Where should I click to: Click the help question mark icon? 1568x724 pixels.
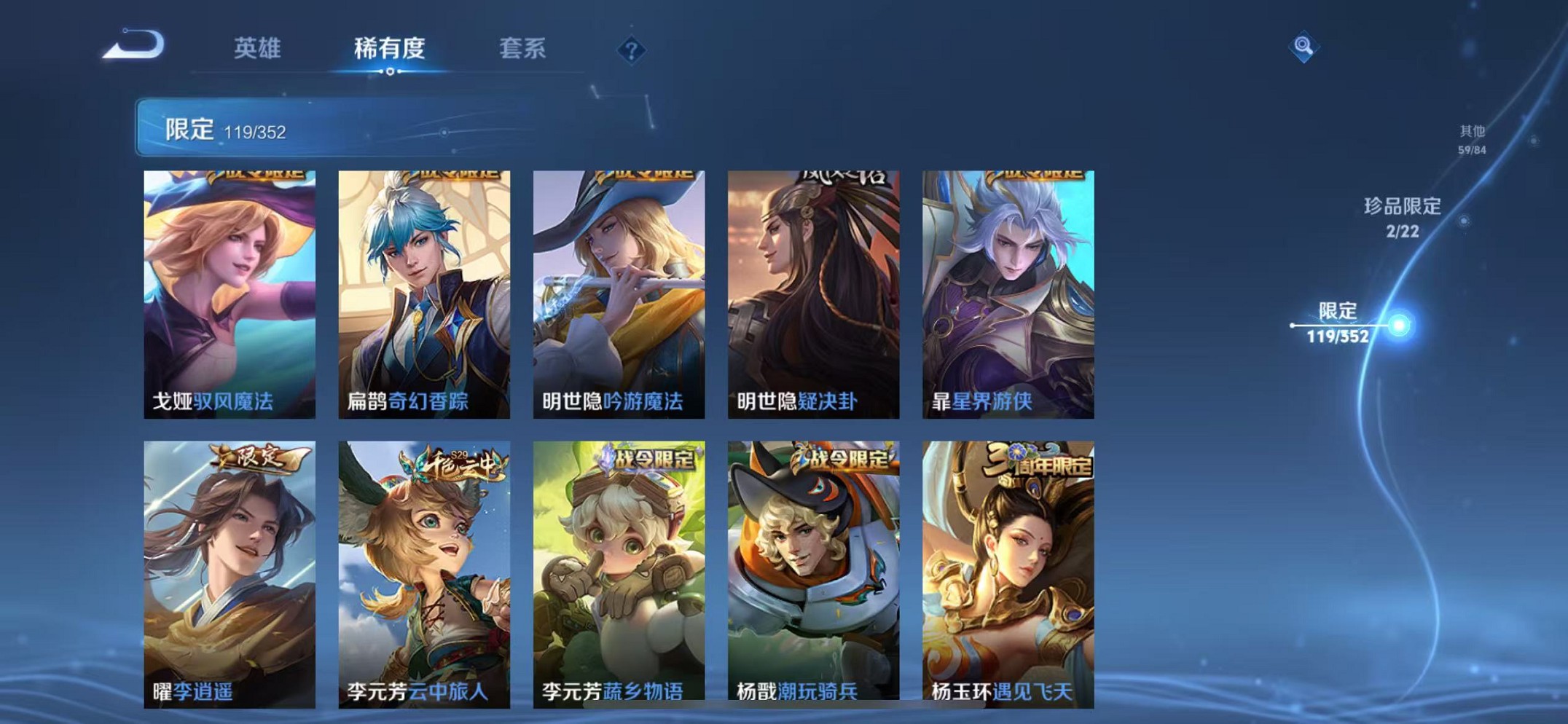pyautogui.click(x=630, y=51)
